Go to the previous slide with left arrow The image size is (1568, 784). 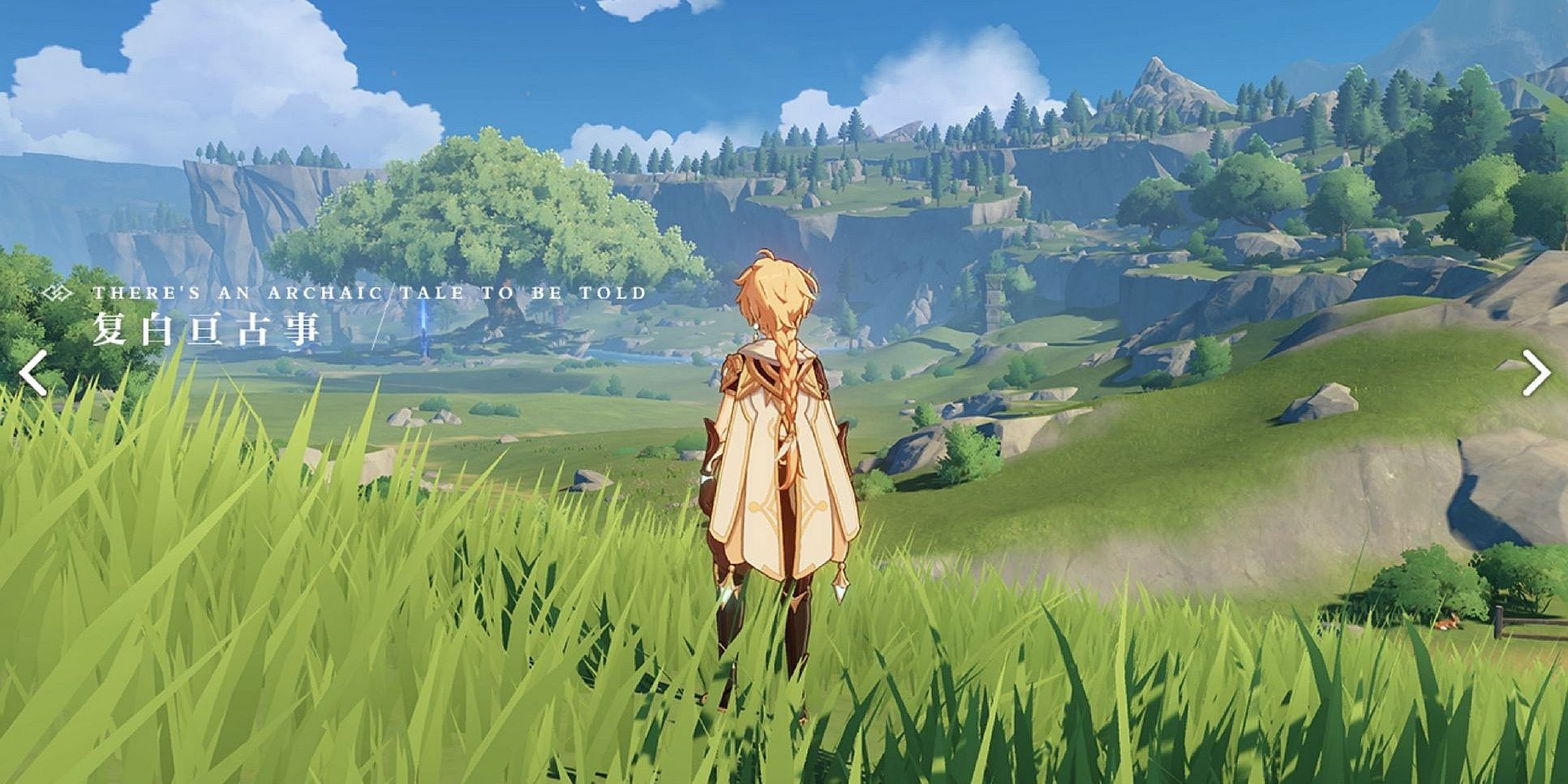pos(33,373)
